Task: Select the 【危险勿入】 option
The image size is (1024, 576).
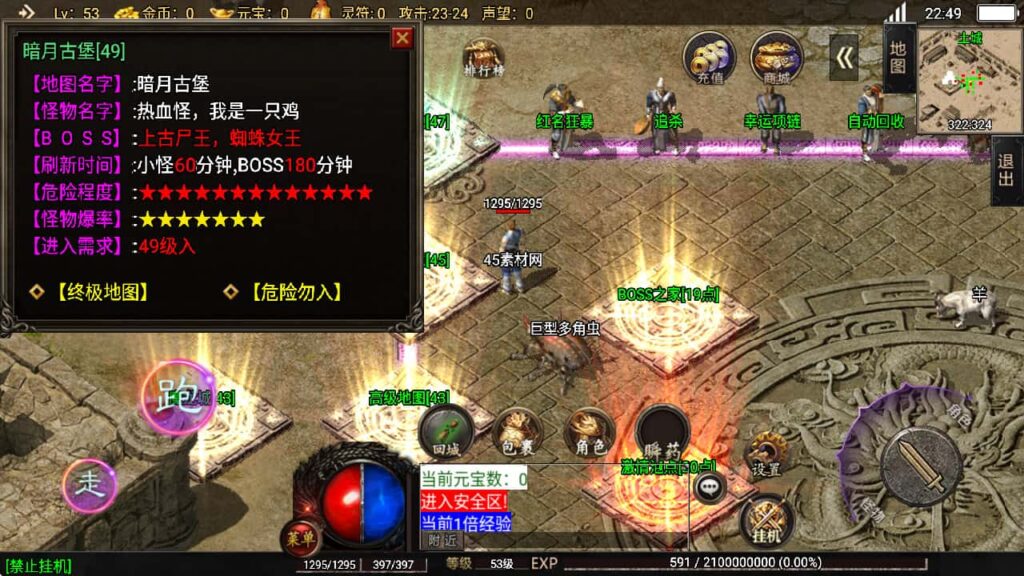Action: (285, 292)
